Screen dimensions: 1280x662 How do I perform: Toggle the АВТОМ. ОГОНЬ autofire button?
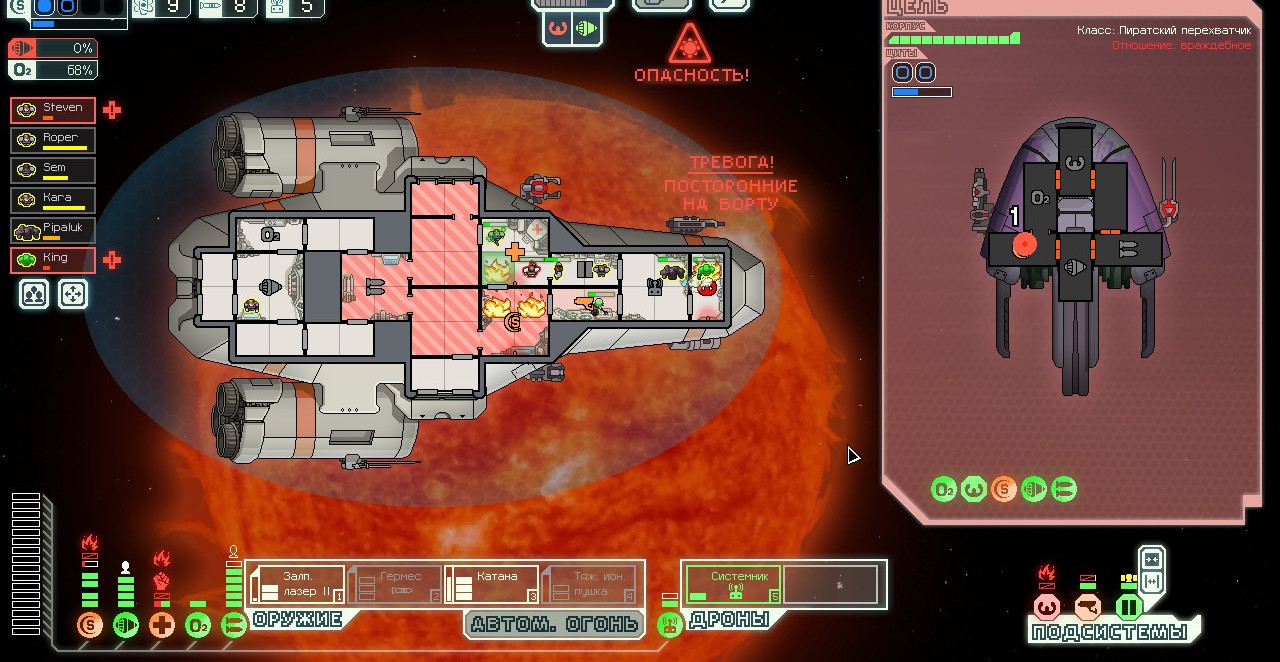[x=553, y=625]
